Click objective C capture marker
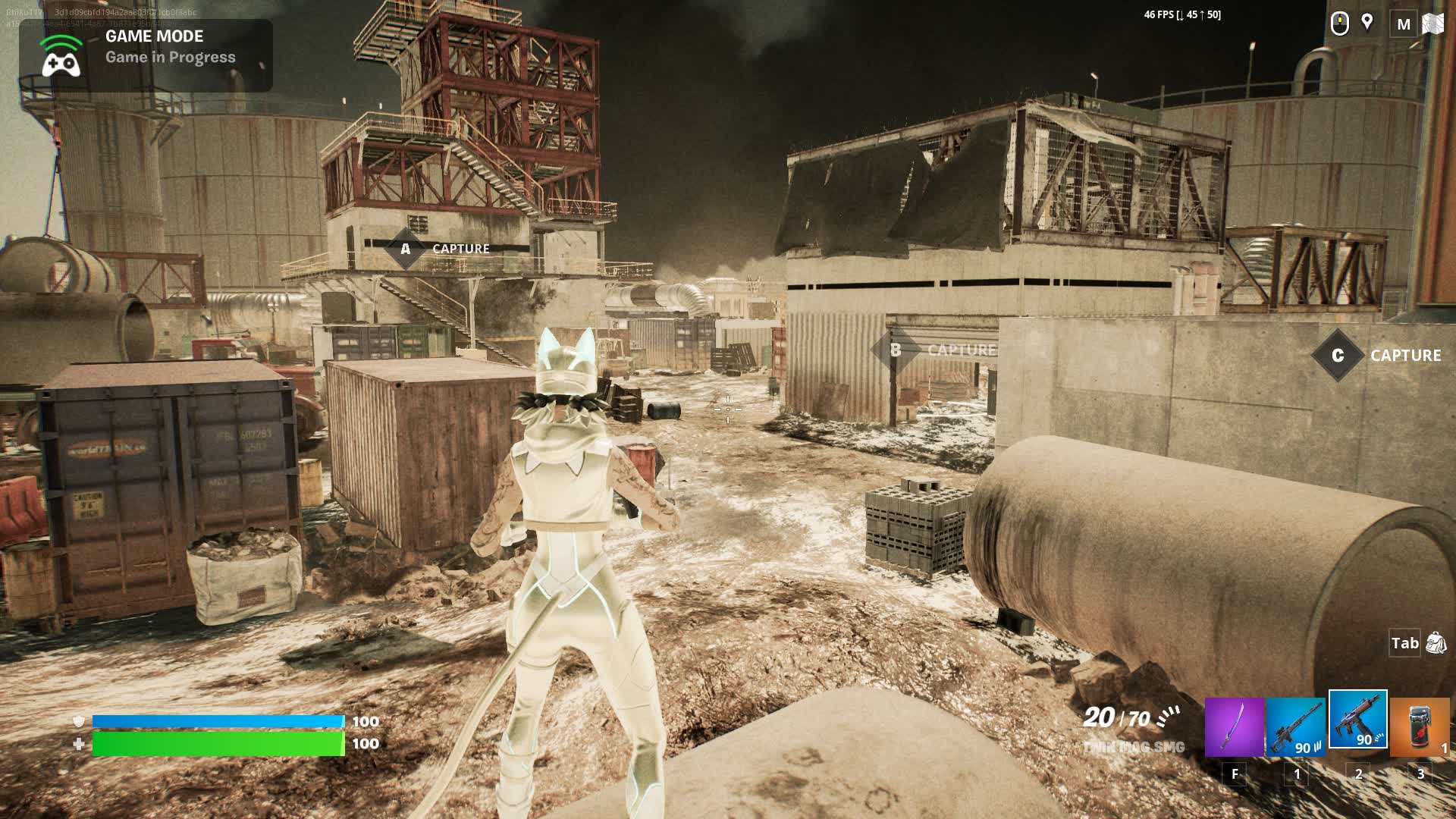 (1338, 355)
